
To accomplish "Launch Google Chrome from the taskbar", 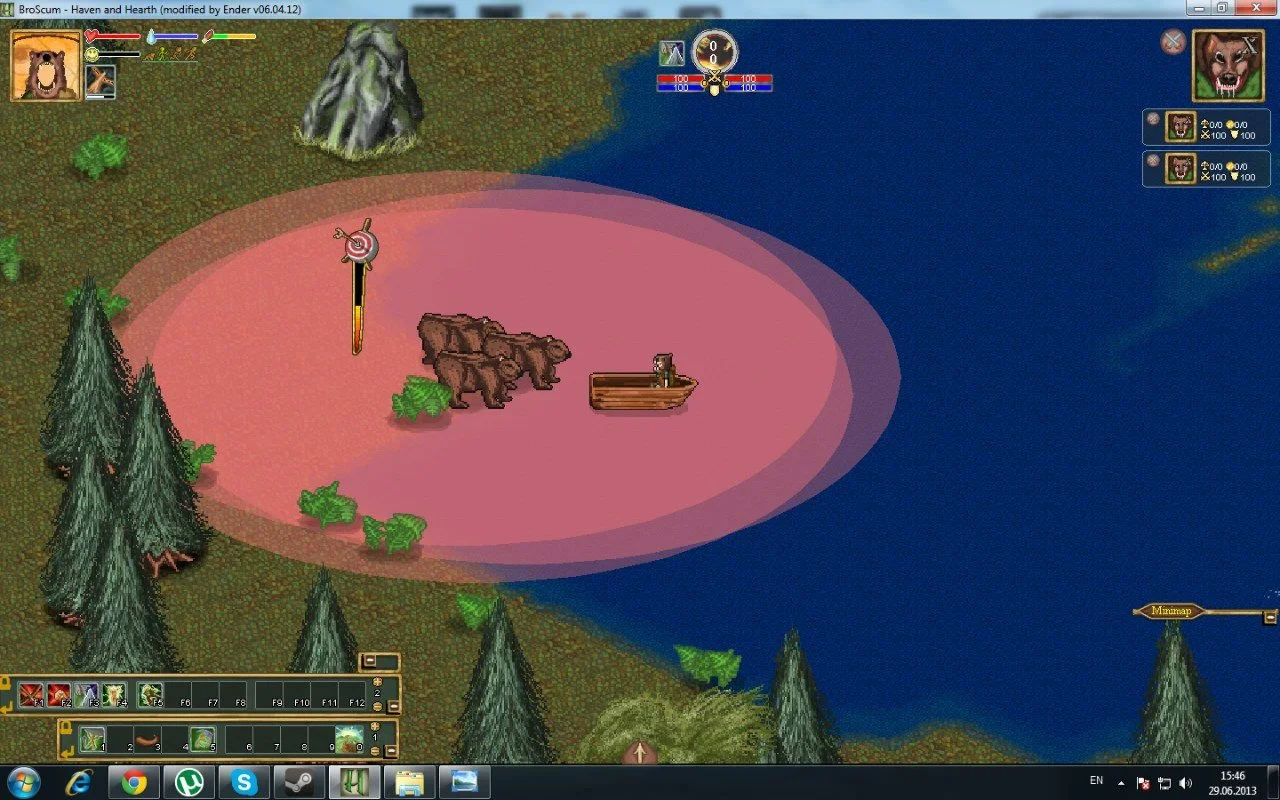I will tap(135, 781).
